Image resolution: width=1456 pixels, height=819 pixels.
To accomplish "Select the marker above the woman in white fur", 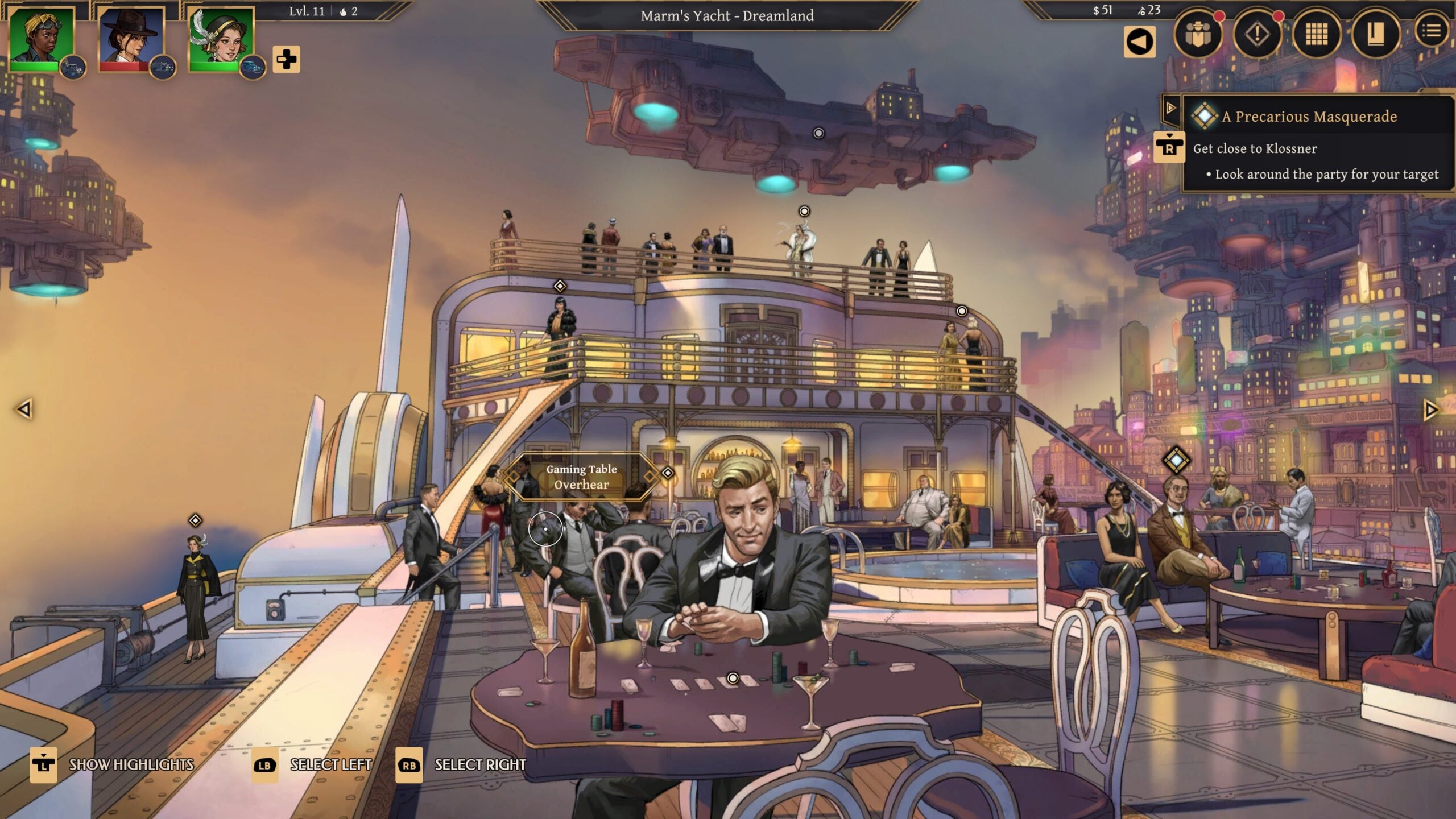I will (x=804, y=212).
